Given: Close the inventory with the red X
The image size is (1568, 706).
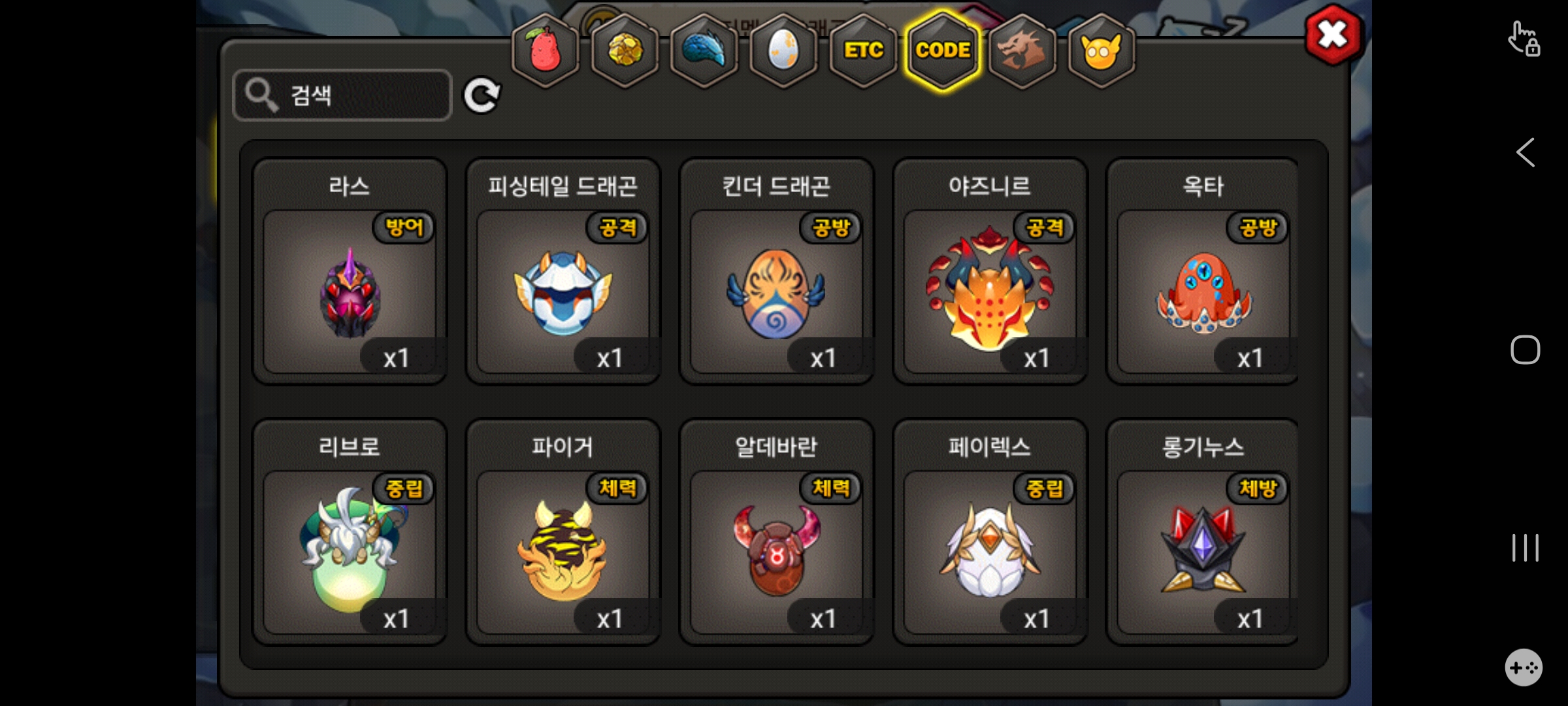Looking at the screenshot, I should tap(1333, 35).
